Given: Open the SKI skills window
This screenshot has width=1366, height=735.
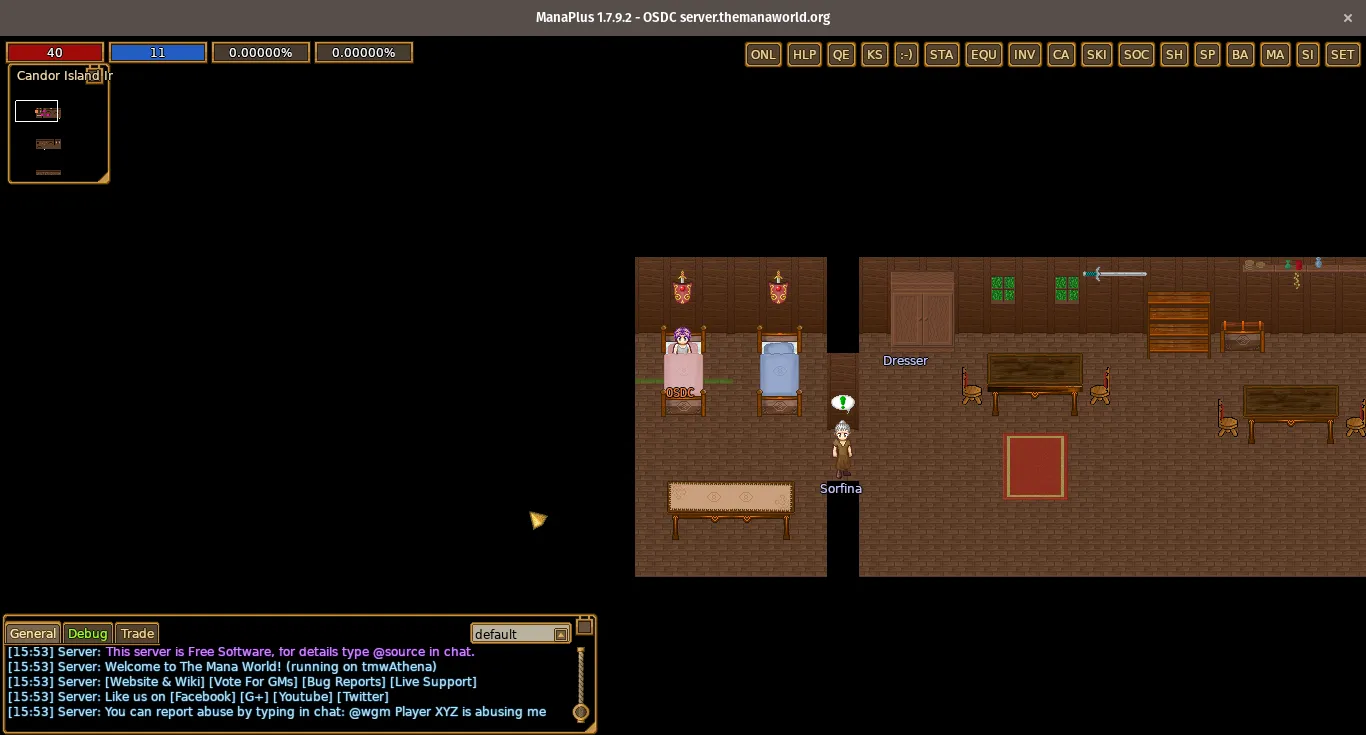Looking at the screenshot, I should pos(1097,55).
